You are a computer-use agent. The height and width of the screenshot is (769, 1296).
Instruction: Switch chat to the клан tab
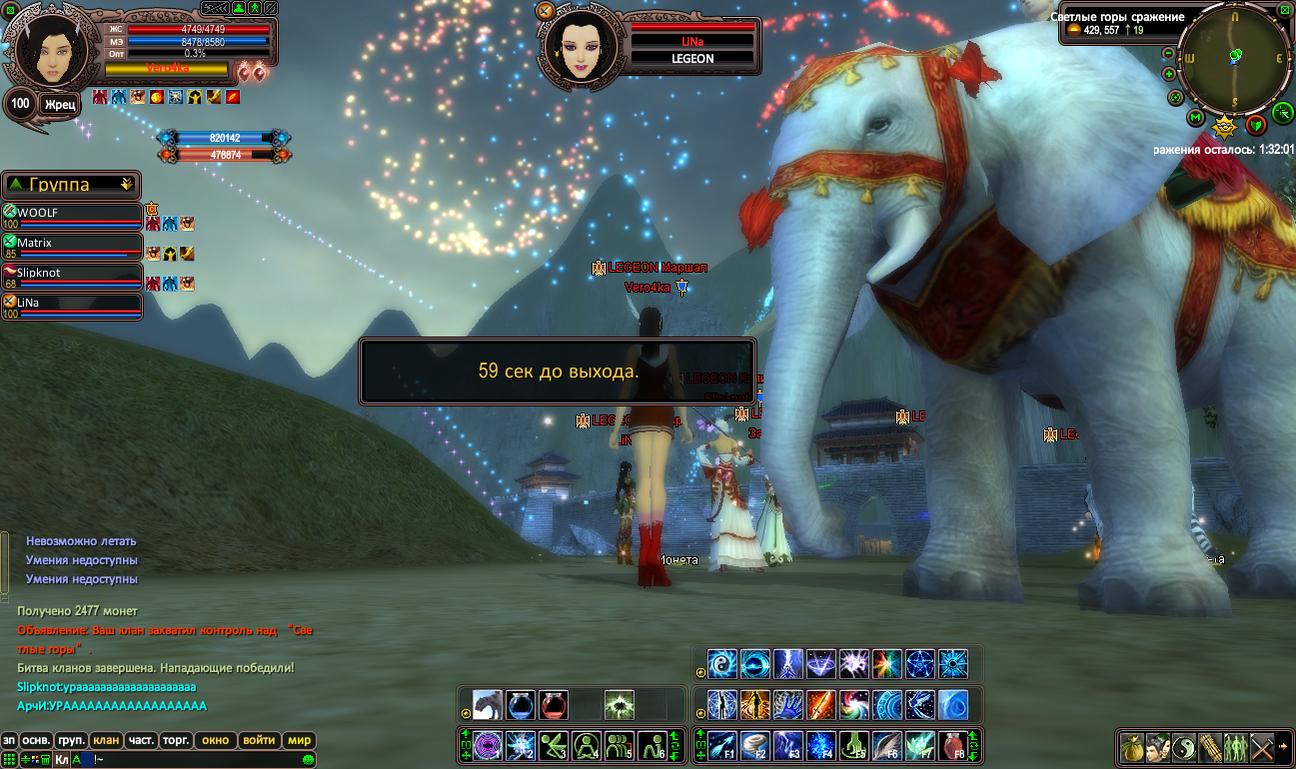pos(105,741)
